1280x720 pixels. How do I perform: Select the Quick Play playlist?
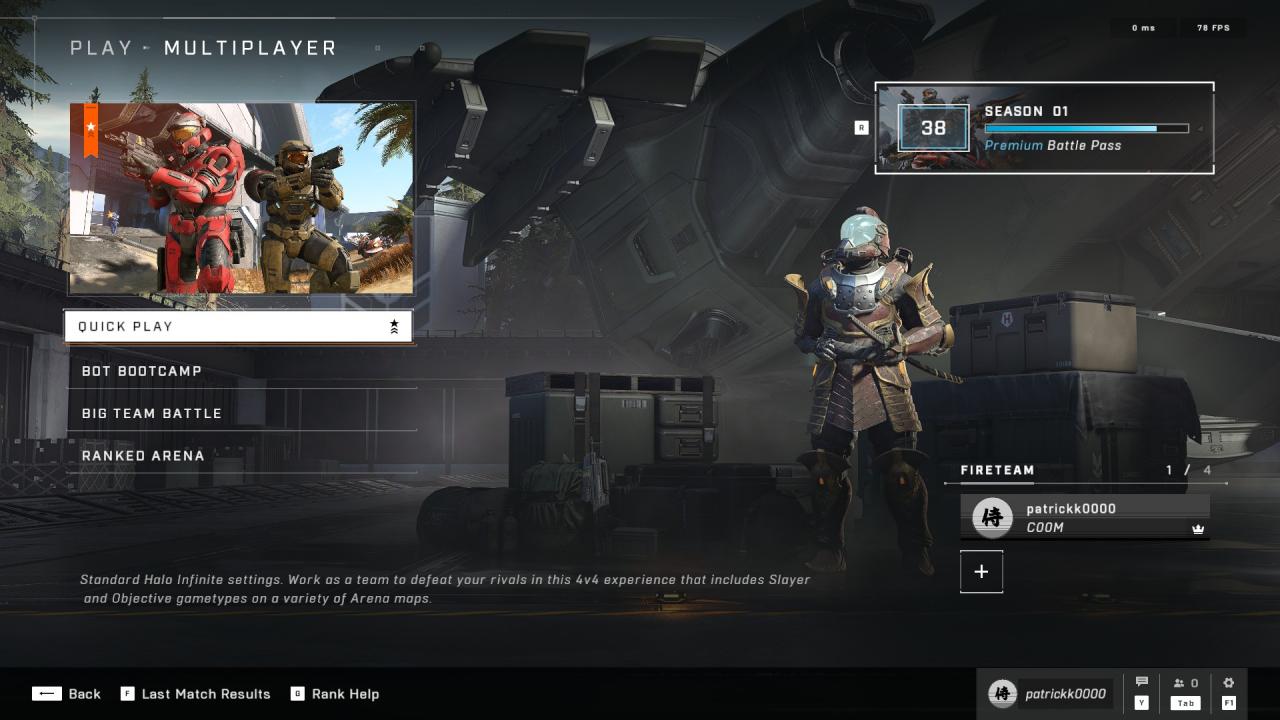238,326
